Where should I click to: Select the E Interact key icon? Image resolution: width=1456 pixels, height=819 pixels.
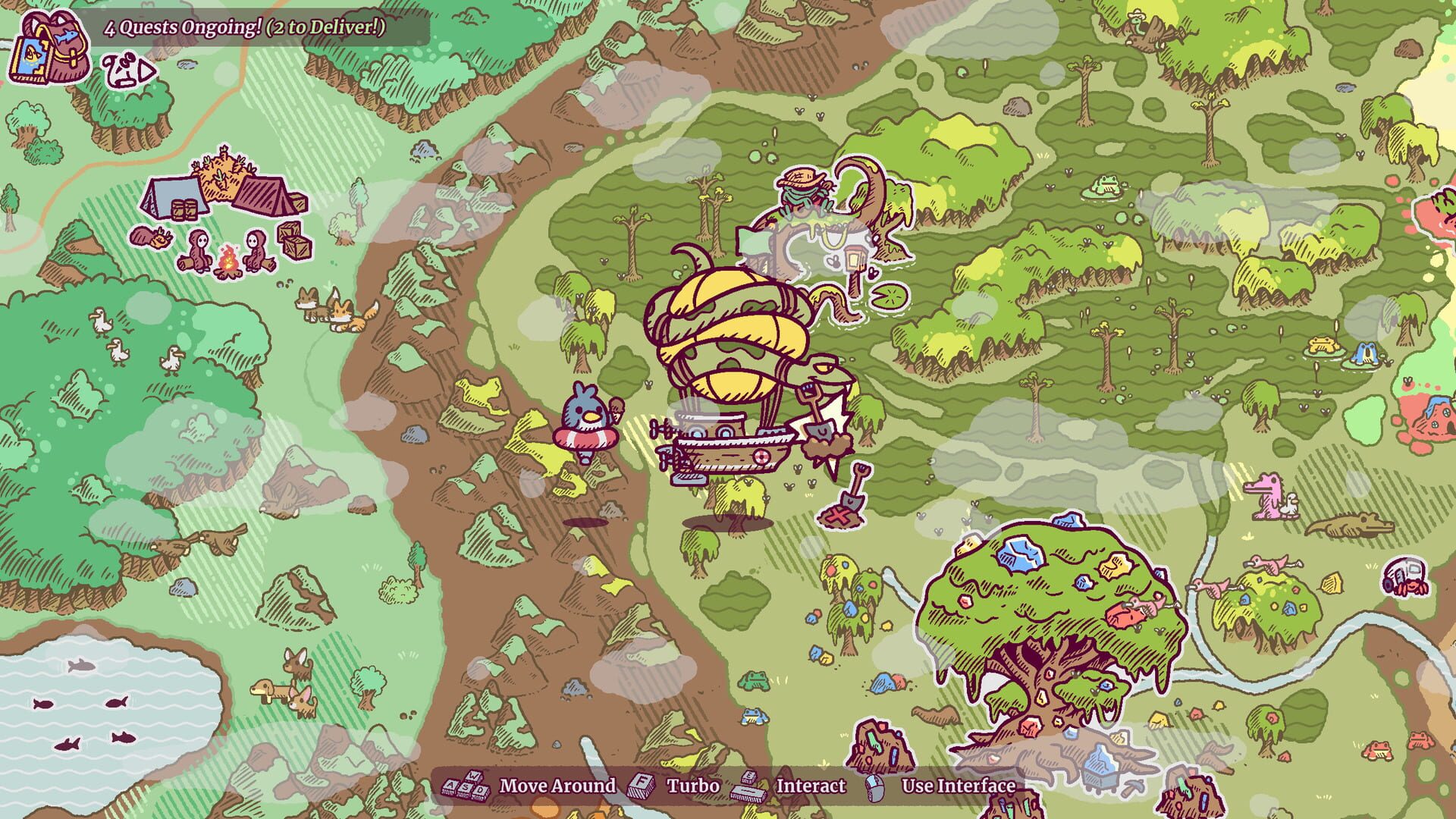[748, 775]
